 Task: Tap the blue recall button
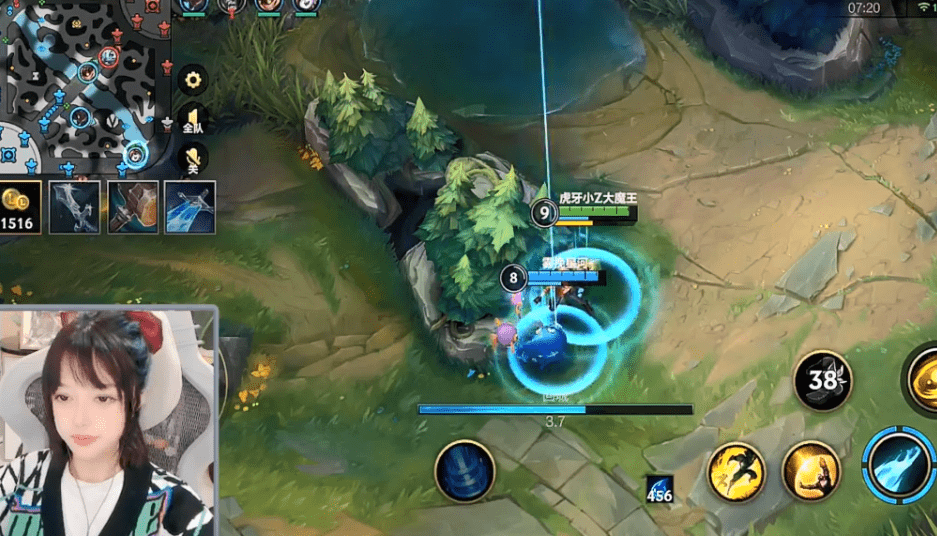465,471
